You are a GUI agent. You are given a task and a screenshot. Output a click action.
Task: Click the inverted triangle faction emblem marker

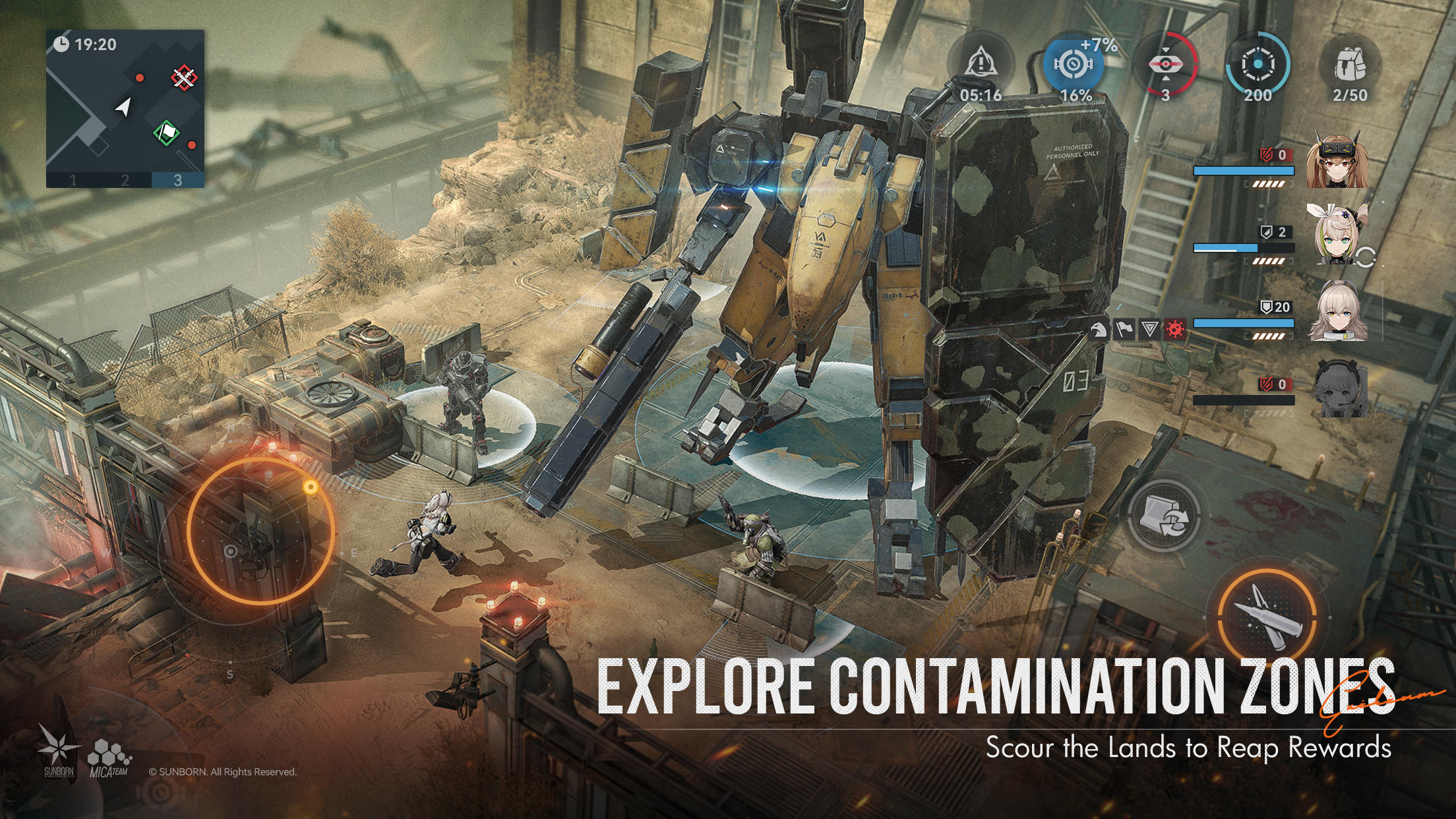1149,328
